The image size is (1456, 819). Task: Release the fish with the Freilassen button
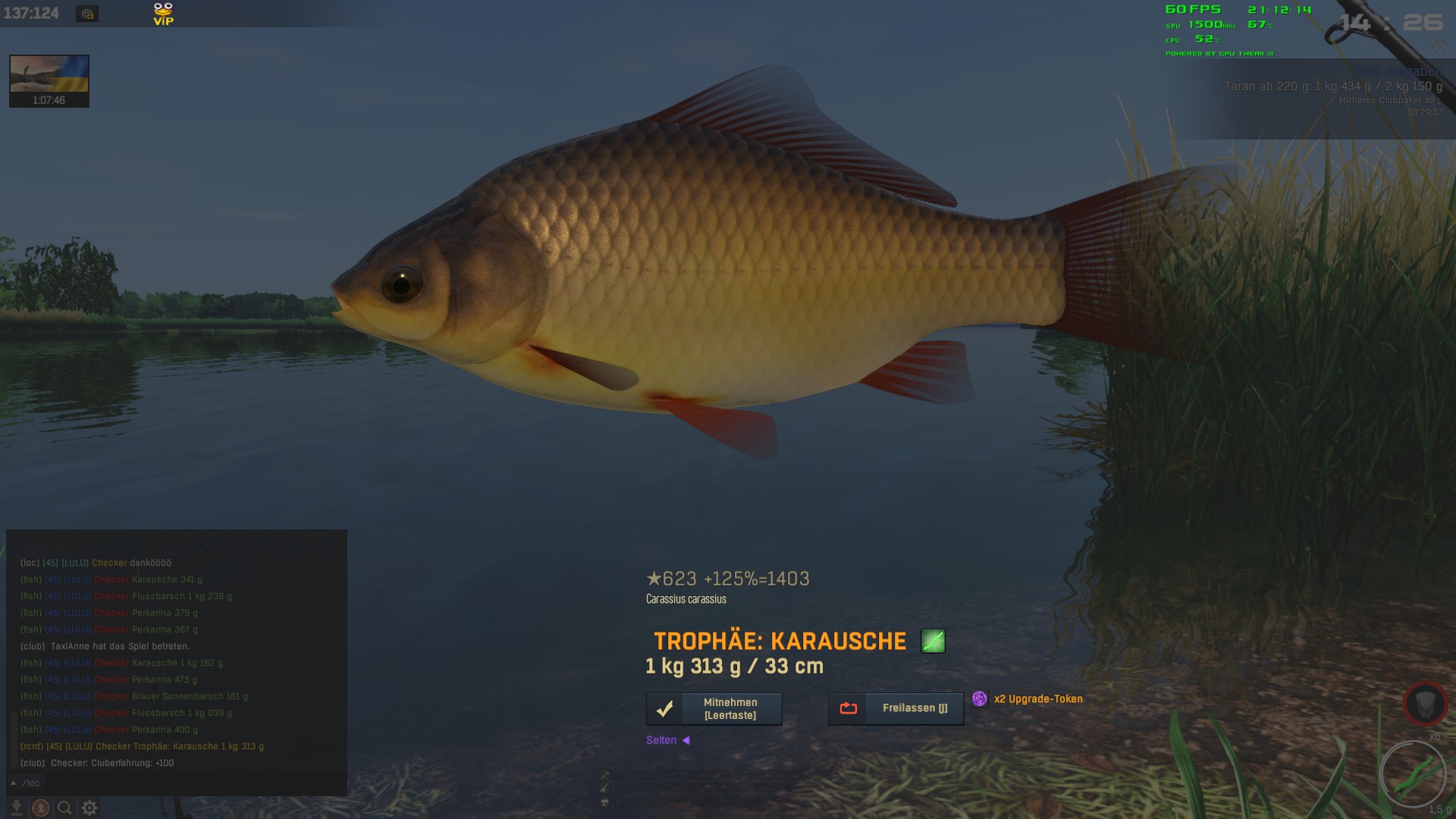[896, 708]
